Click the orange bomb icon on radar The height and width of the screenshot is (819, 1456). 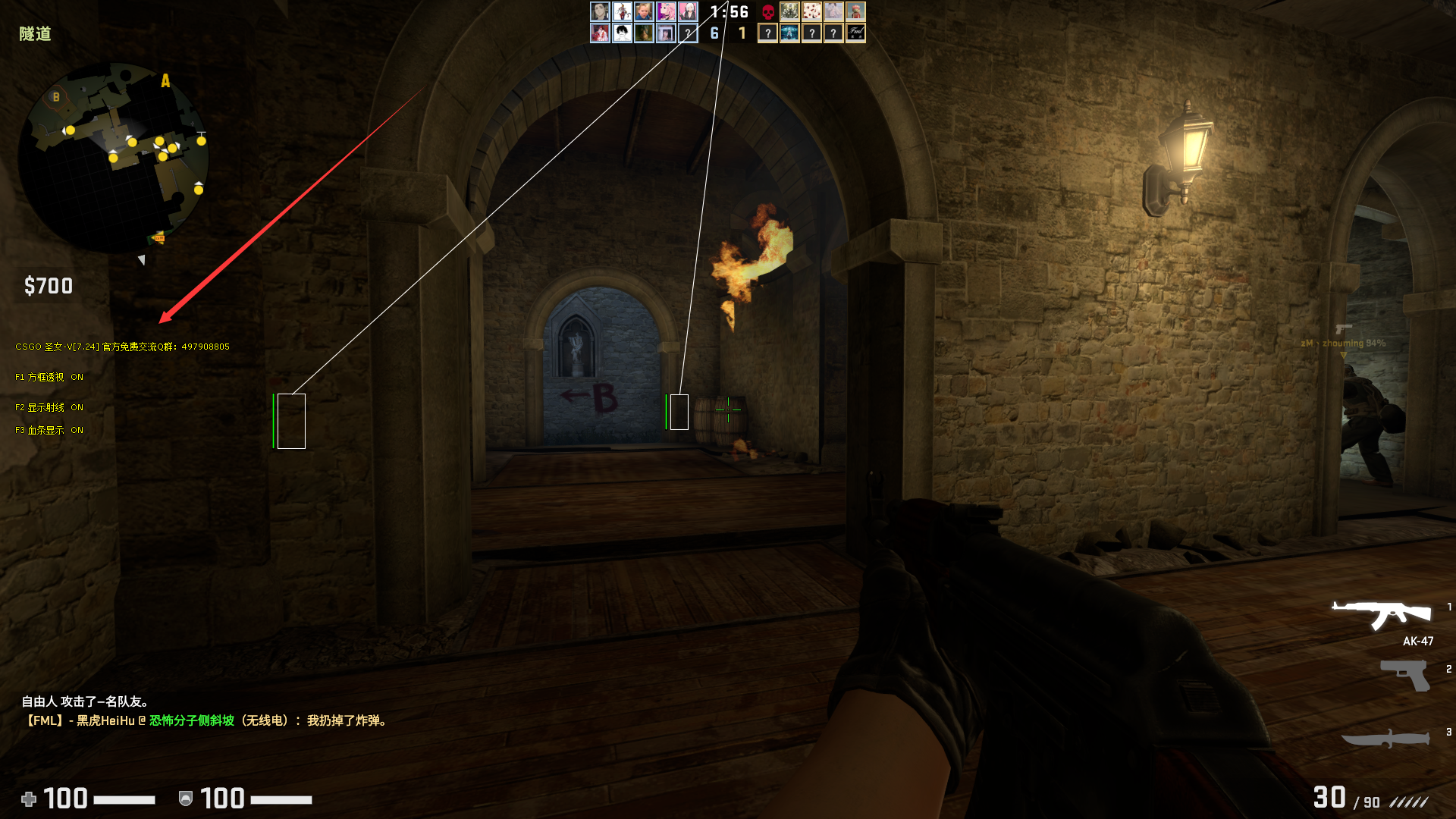coord(158,239)
